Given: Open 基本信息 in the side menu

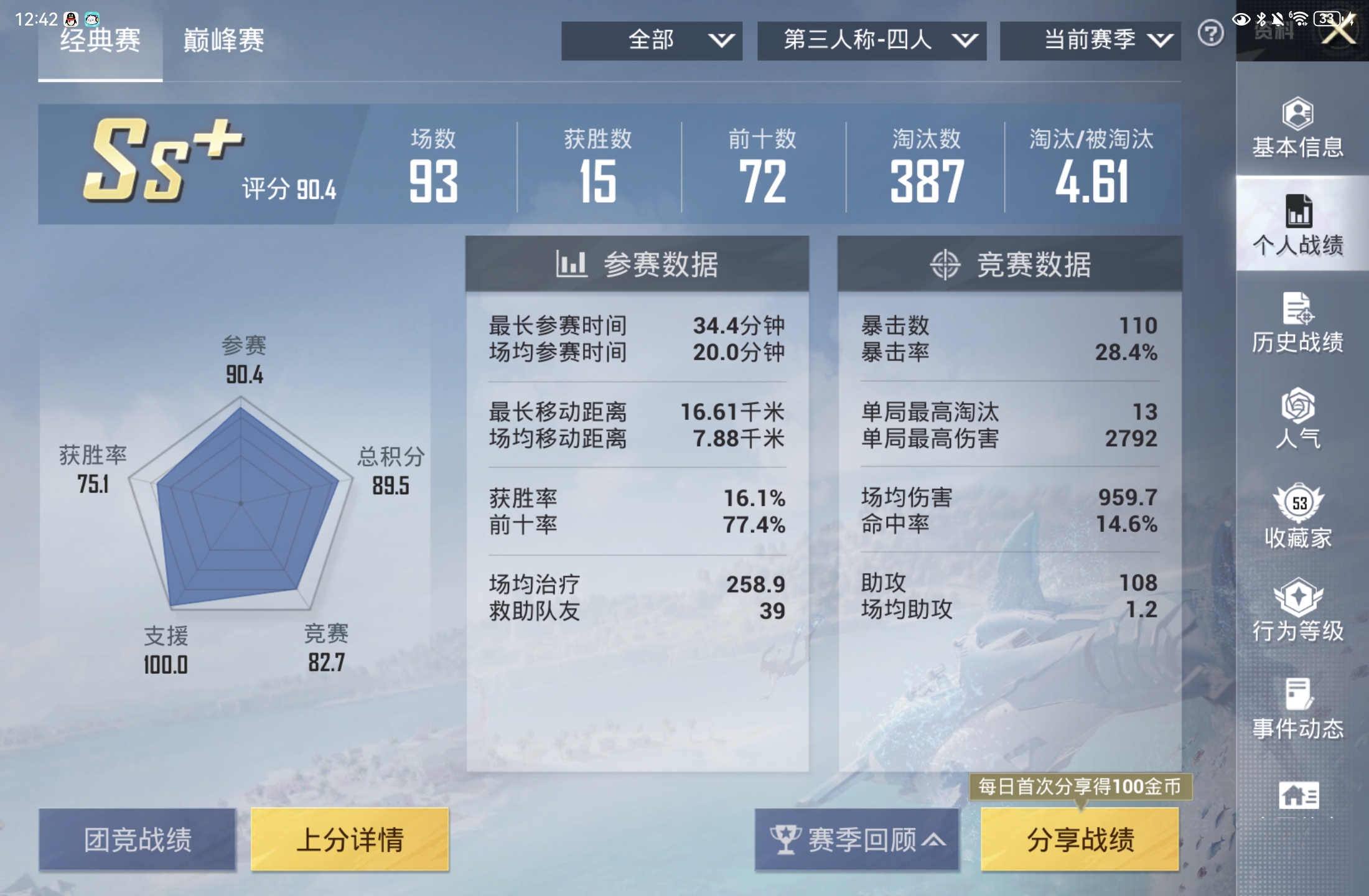Looking at the screenshot, I should [x=1298, y=129].
